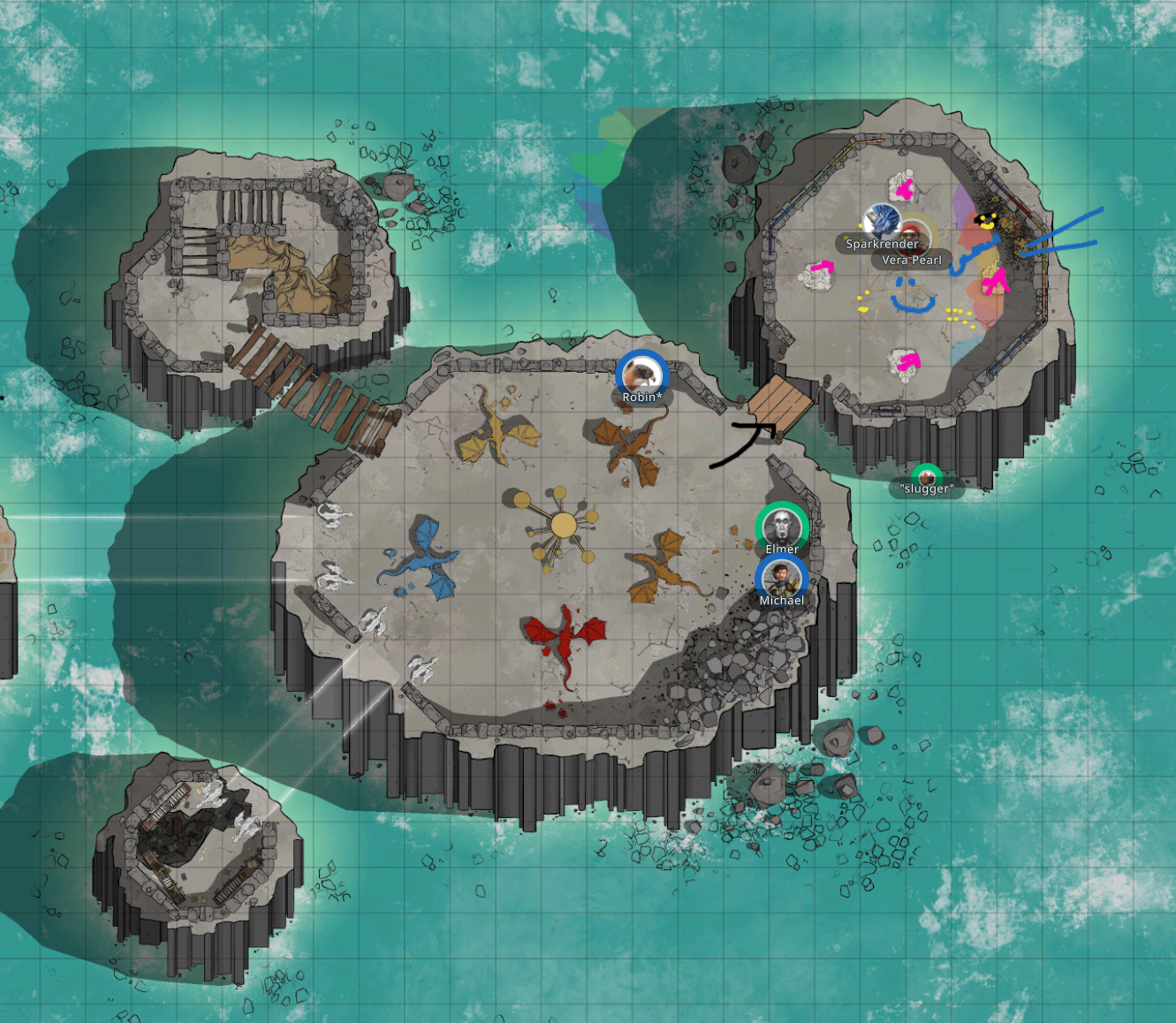This screenshot has height=1023, width=1176.
Task: Select Elmer's green-ringed token
Action: pos(781,528)
